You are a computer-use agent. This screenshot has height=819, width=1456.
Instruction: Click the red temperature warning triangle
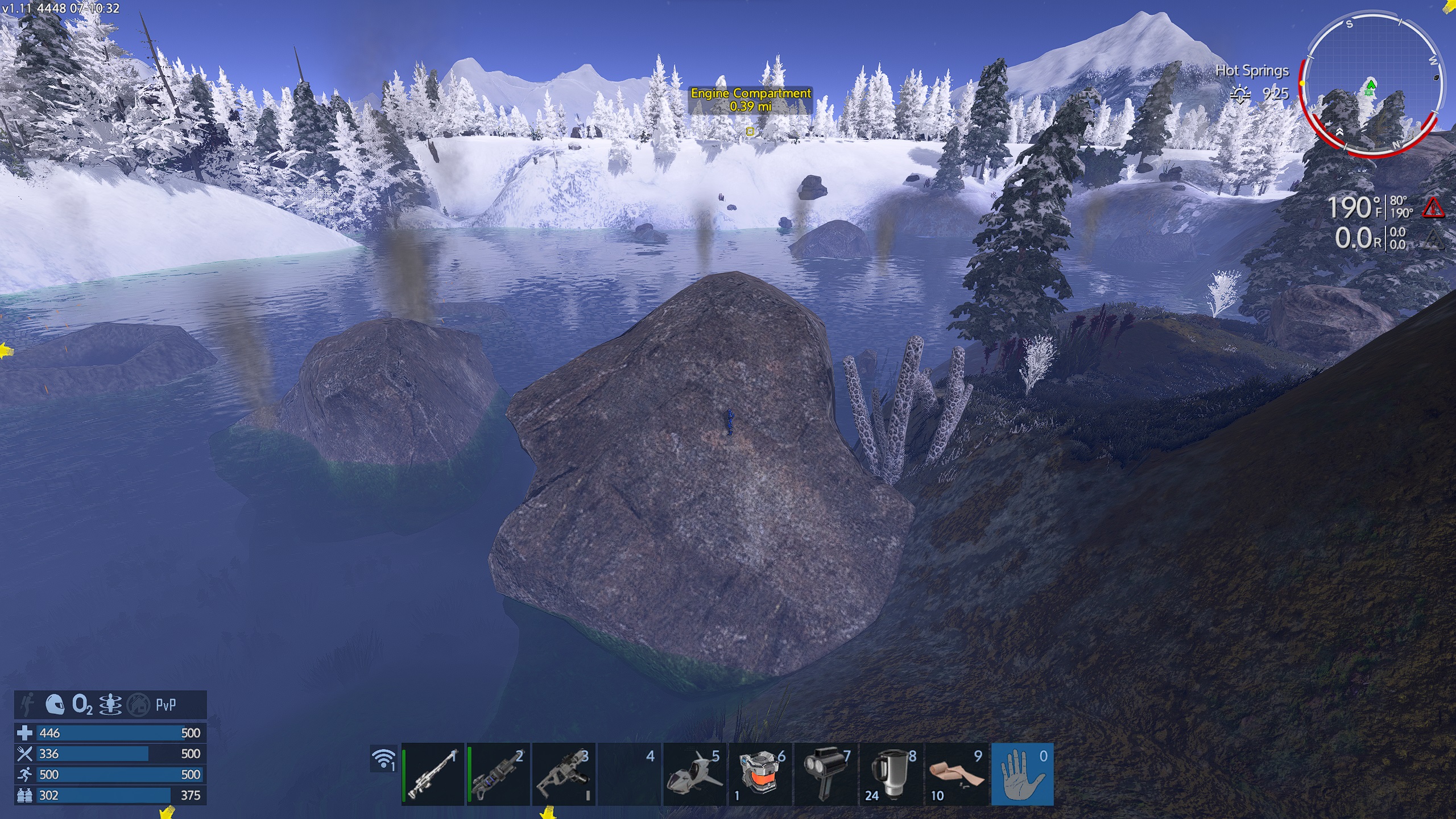pos(1433,208)
